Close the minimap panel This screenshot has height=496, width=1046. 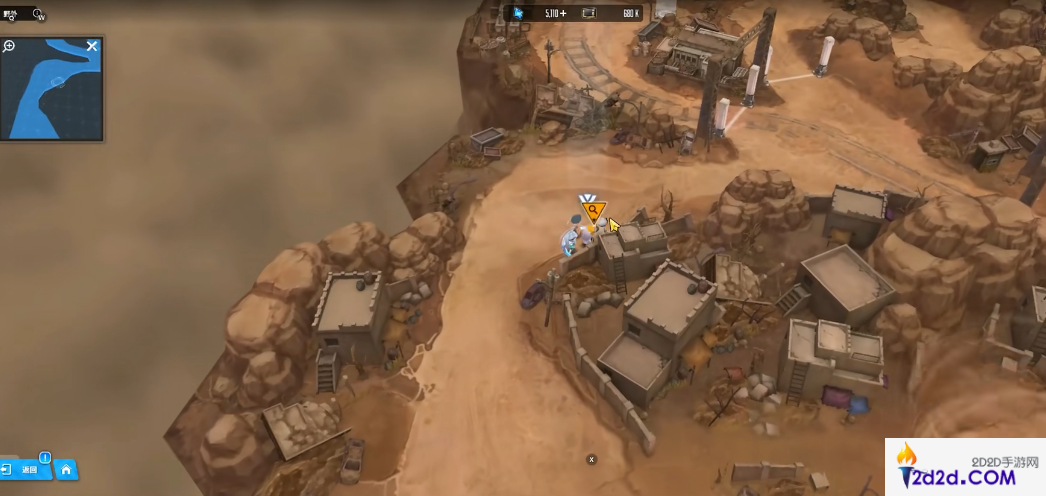(92, 46)
